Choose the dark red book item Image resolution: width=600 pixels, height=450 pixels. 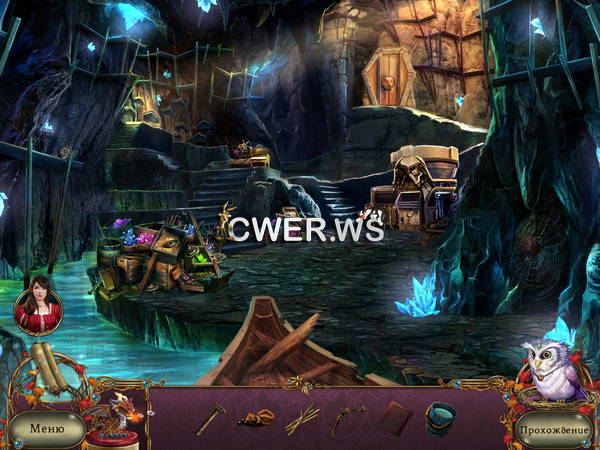pyautogui.click(x=394, y=418)
